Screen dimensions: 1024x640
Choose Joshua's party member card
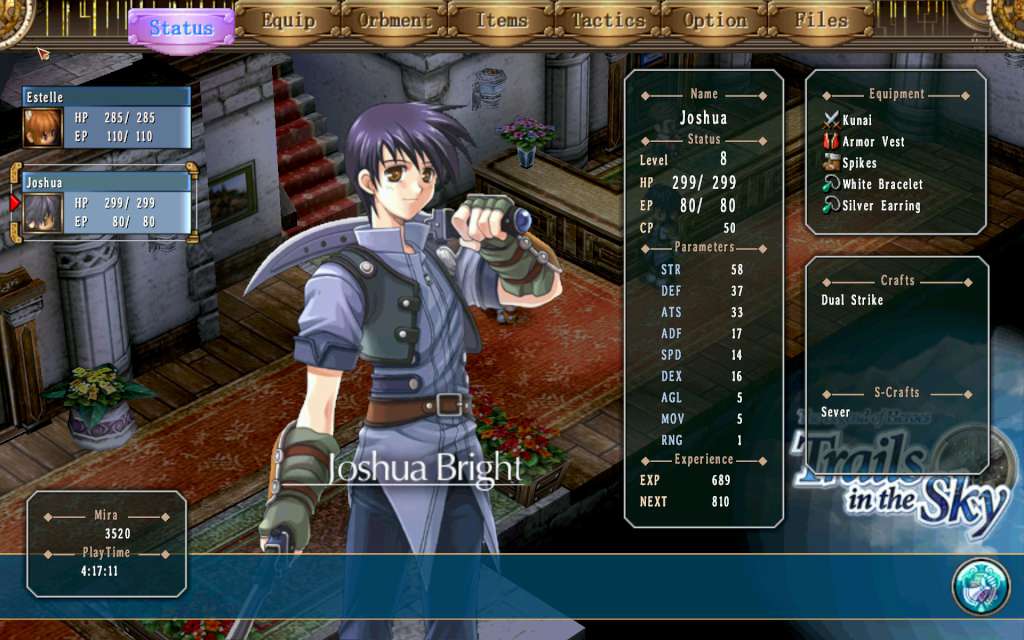[105, 205]
